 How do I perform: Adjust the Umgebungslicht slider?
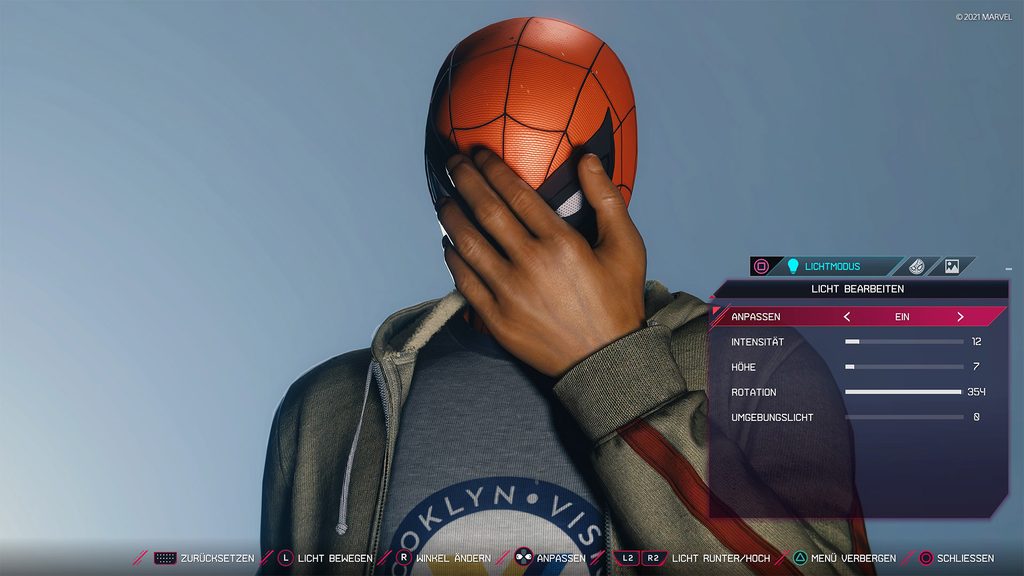click(904, 417)
